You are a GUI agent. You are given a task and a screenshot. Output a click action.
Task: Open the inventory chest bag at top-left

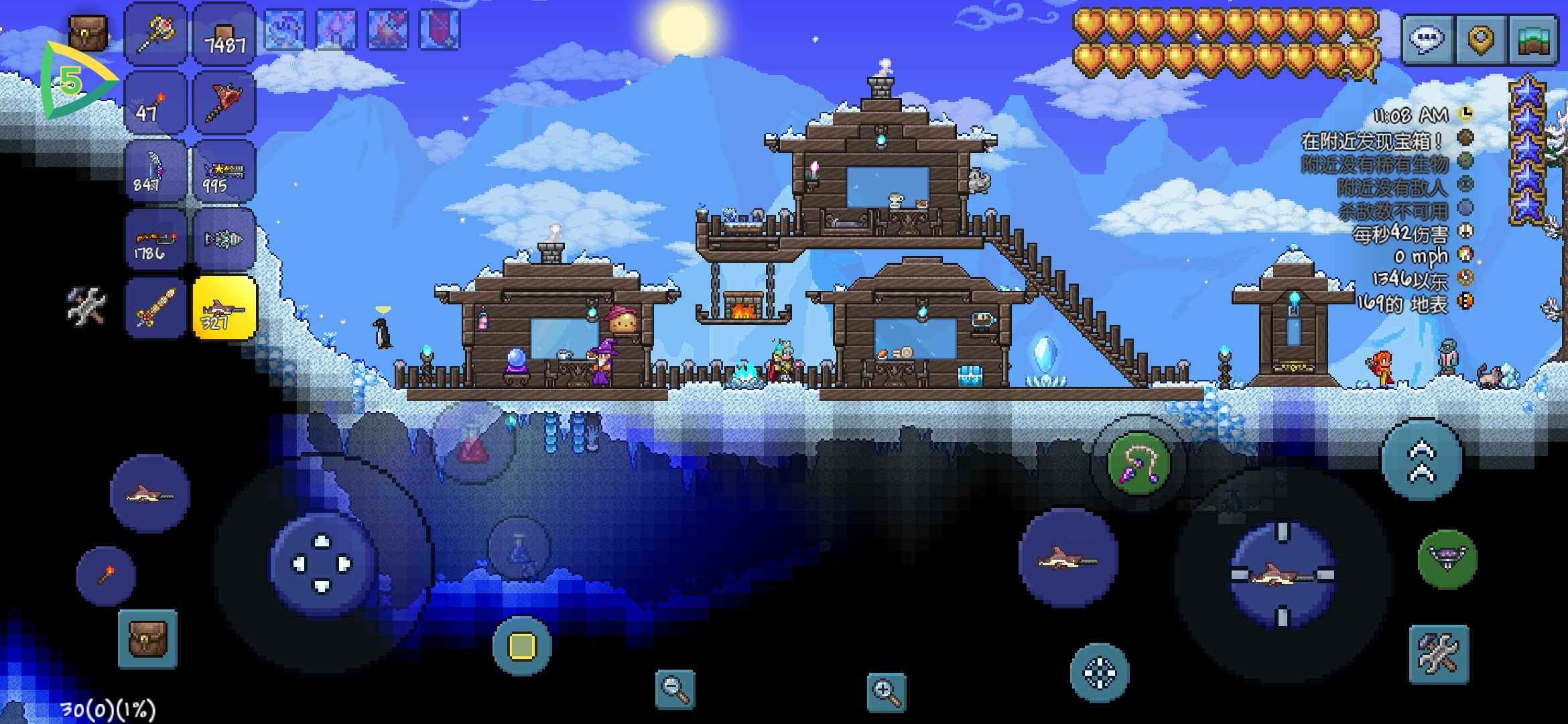(x=88, y=32)
